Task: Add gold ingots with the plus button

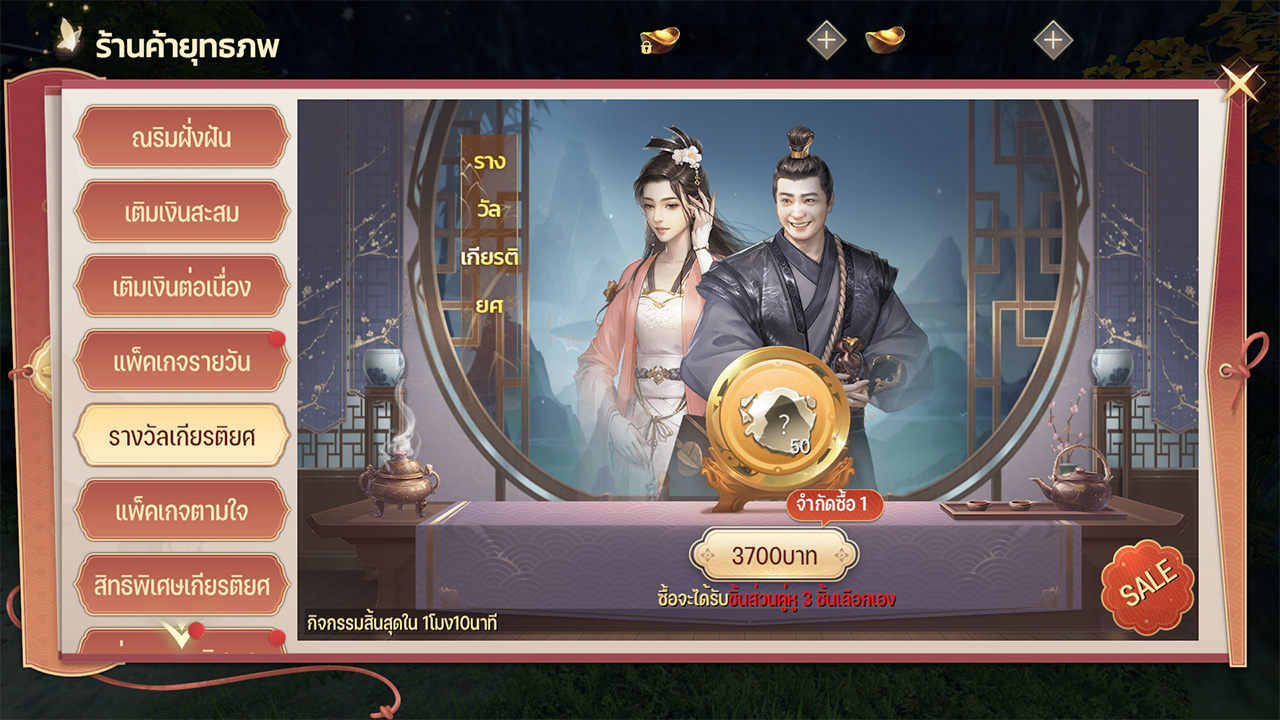Action: 1052,41
